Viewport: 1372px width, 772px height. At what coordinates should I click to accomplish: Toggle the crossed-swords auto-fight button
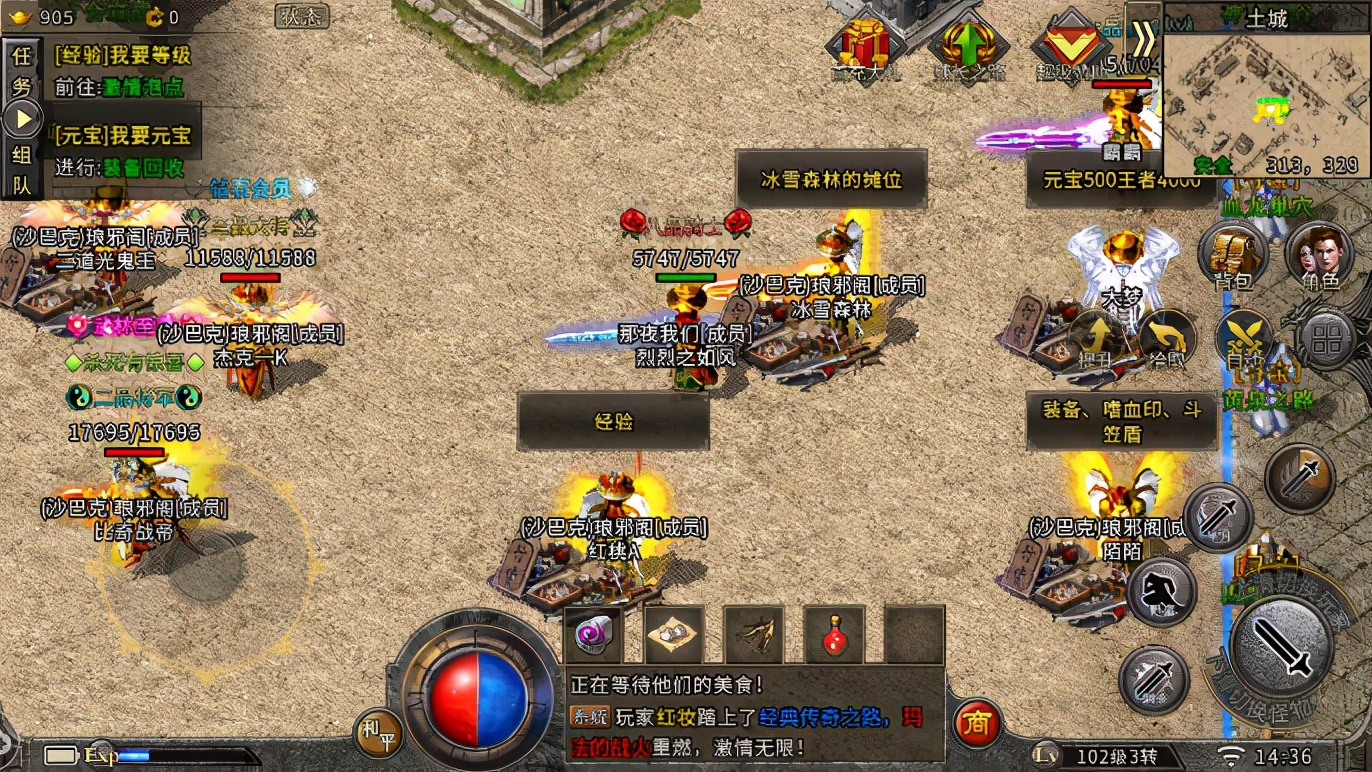pos(1244,338)
